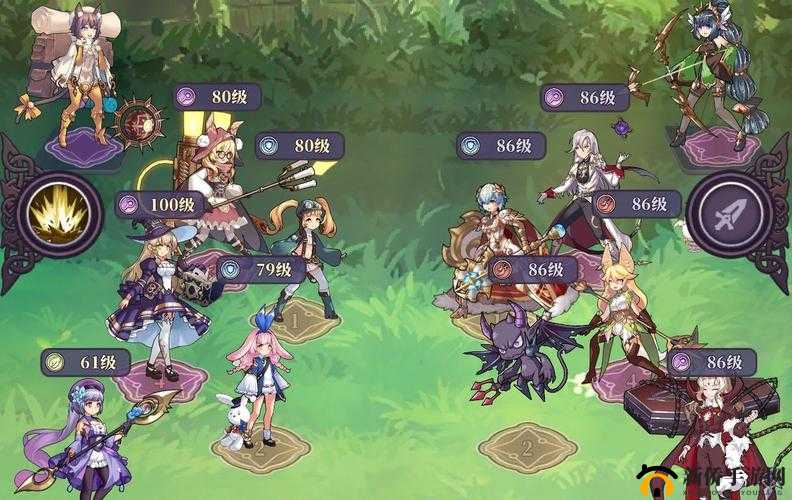Select the empty formation tile without a hero

pyautogui.click(x=527, y=447)
